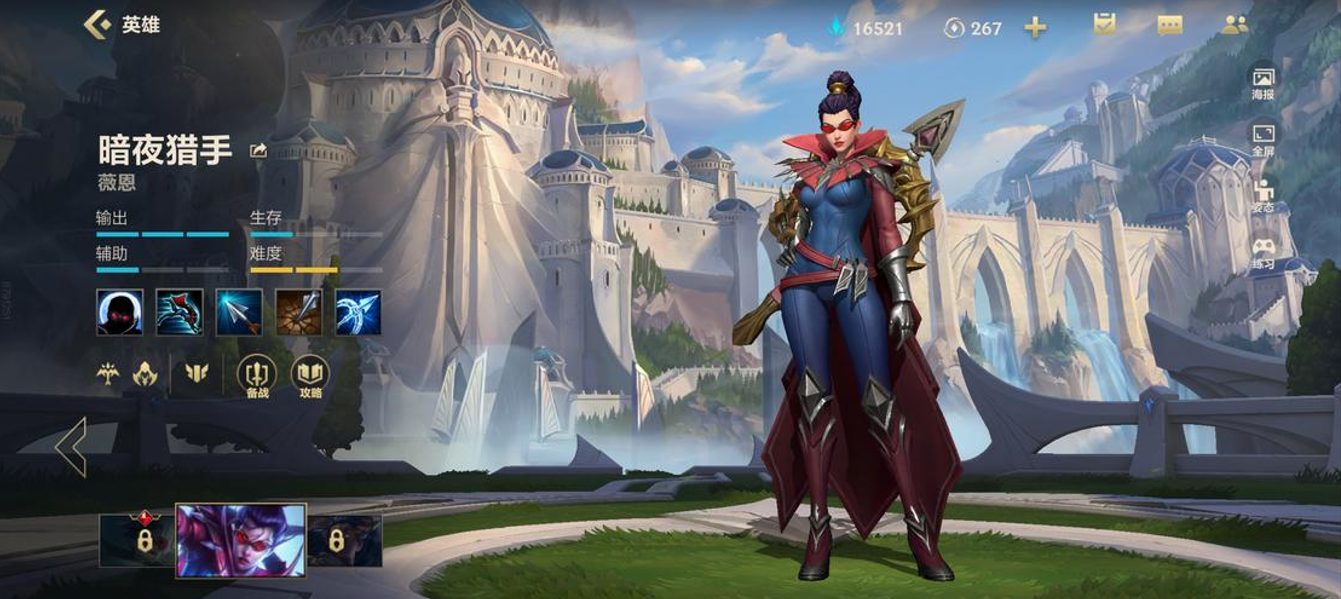Open the friends list icon

point(1235,25)
